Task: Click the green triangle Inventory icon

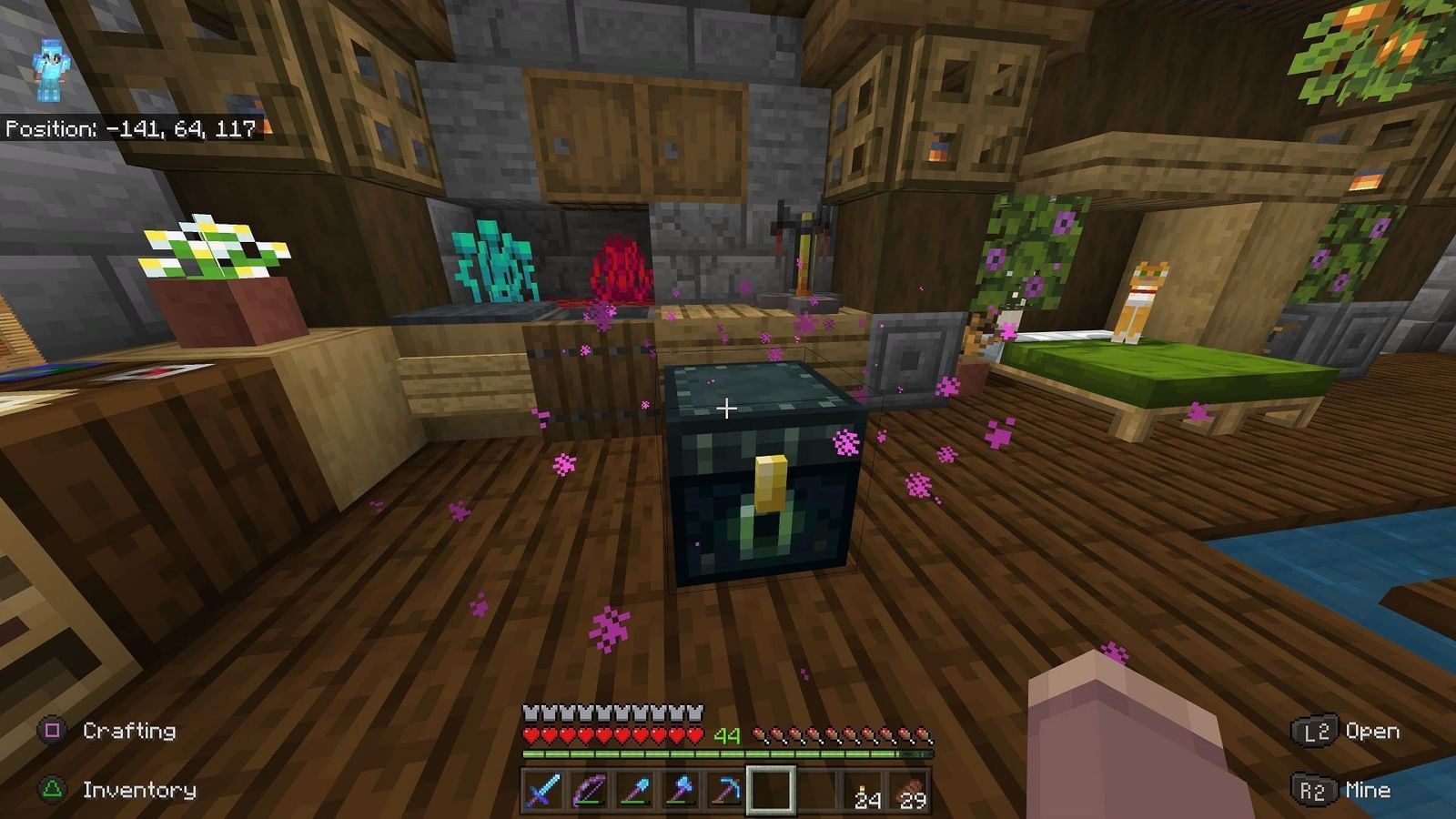Action: 52,788
